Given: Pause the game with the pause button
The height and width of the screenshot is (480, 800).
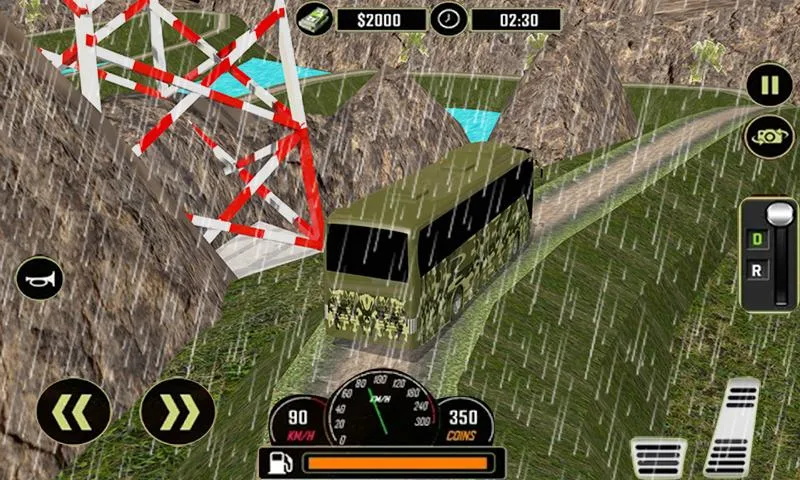Looking at the screenshot, I should 769,85.
